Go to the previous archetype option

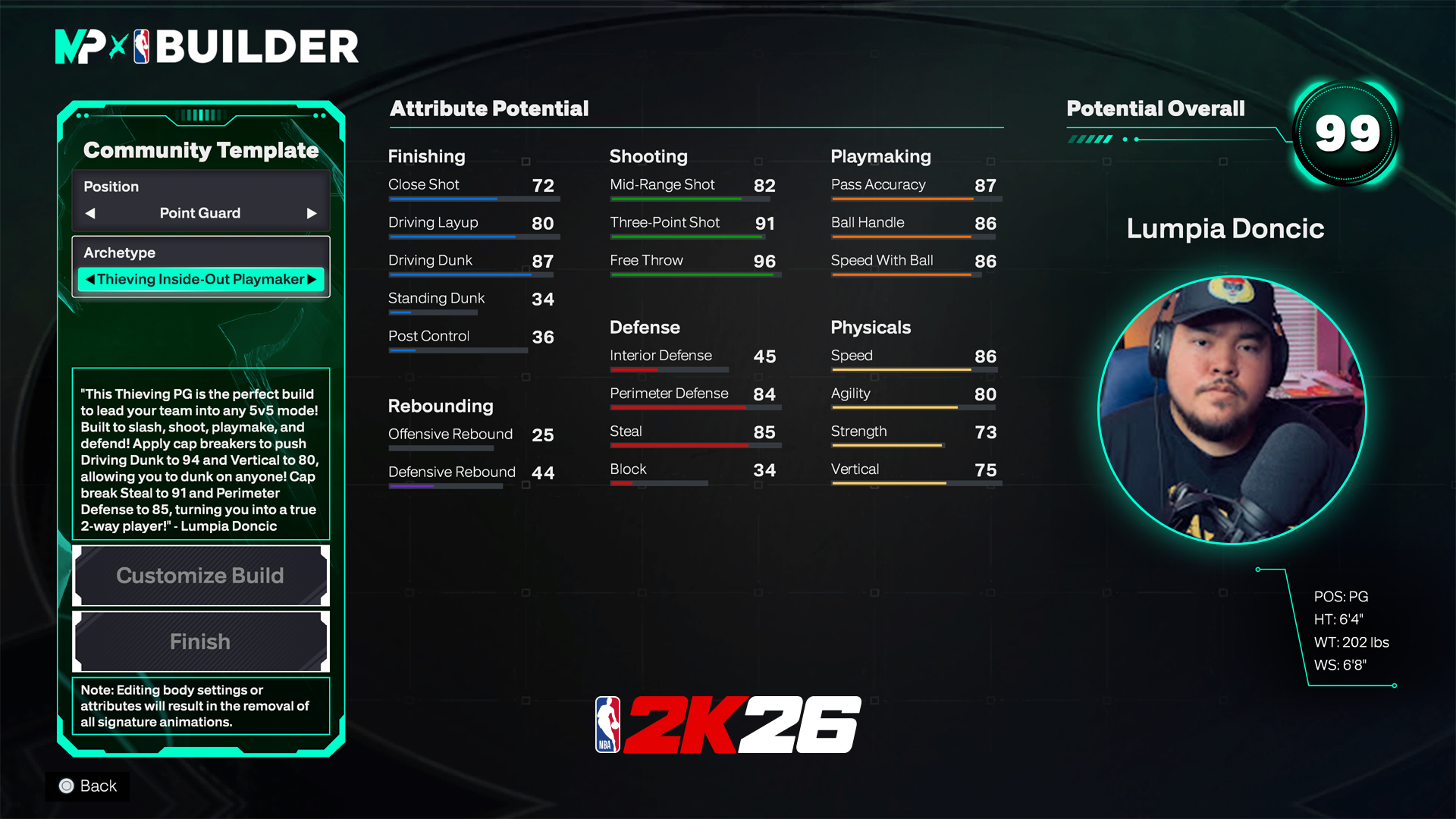click(90, 279)
